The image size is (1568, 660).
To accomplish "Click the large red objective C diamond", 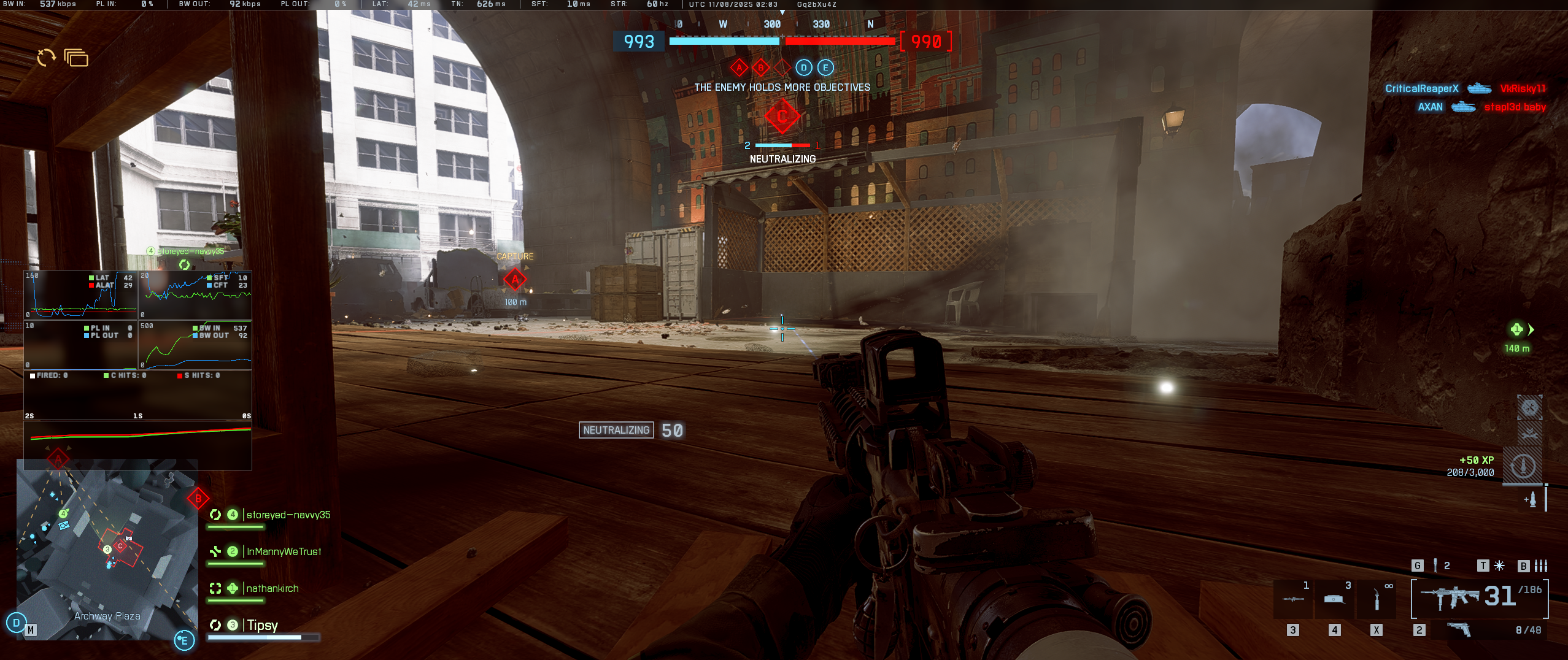I will pos(782,116).
